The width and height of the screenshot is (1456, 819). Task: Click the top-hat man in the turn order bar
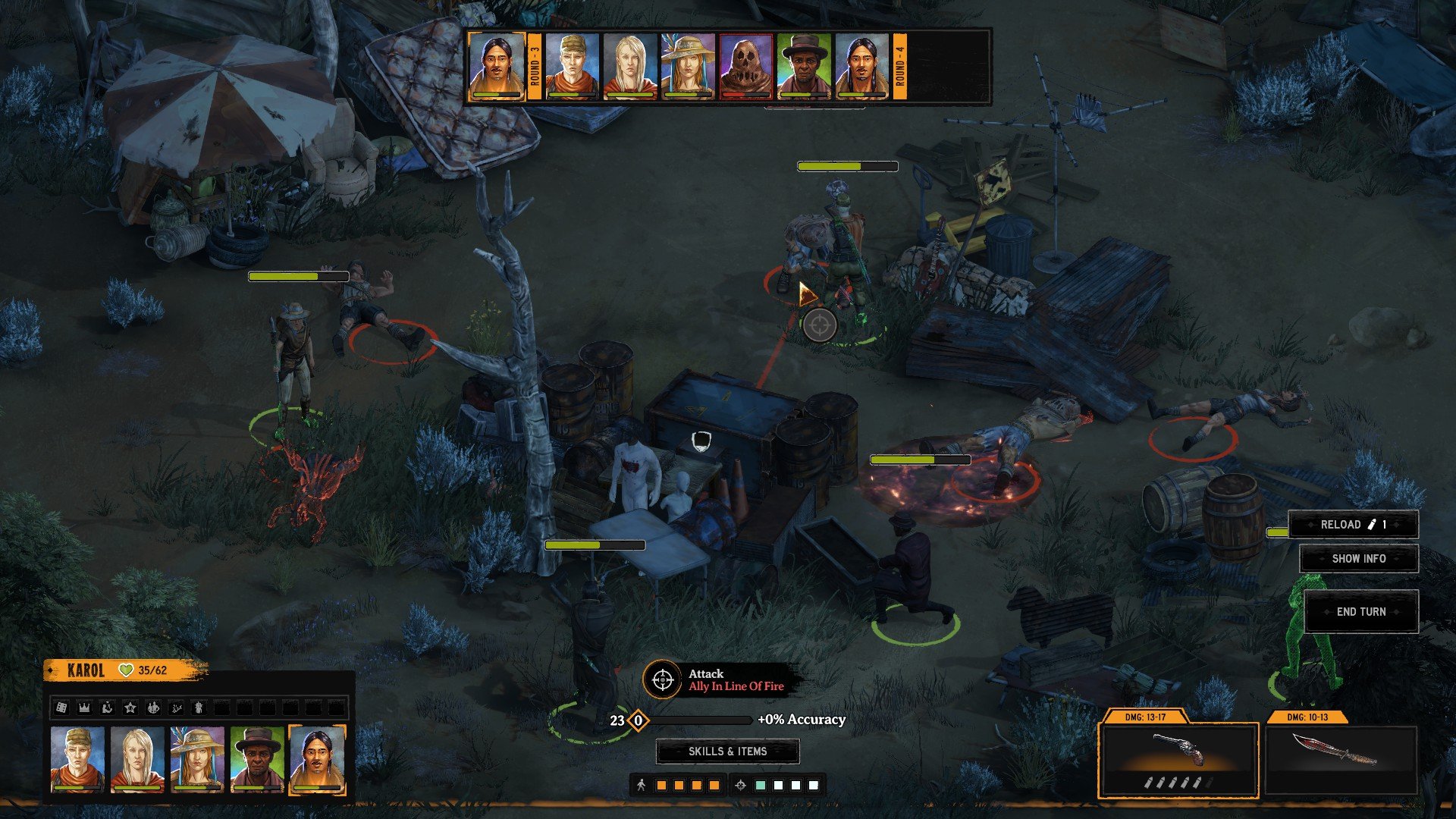pos(804,67)
